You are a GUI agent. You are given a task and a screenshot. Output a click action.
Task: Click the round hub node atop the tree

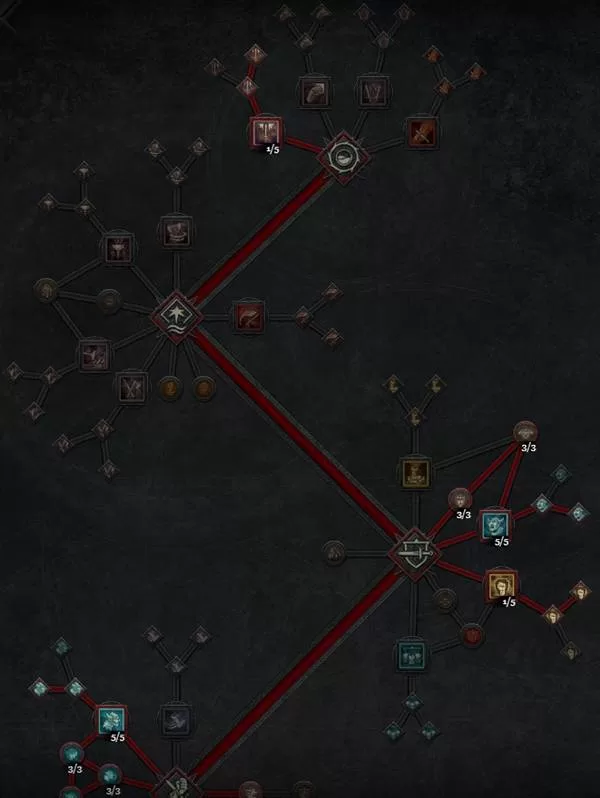pos(342,155)
